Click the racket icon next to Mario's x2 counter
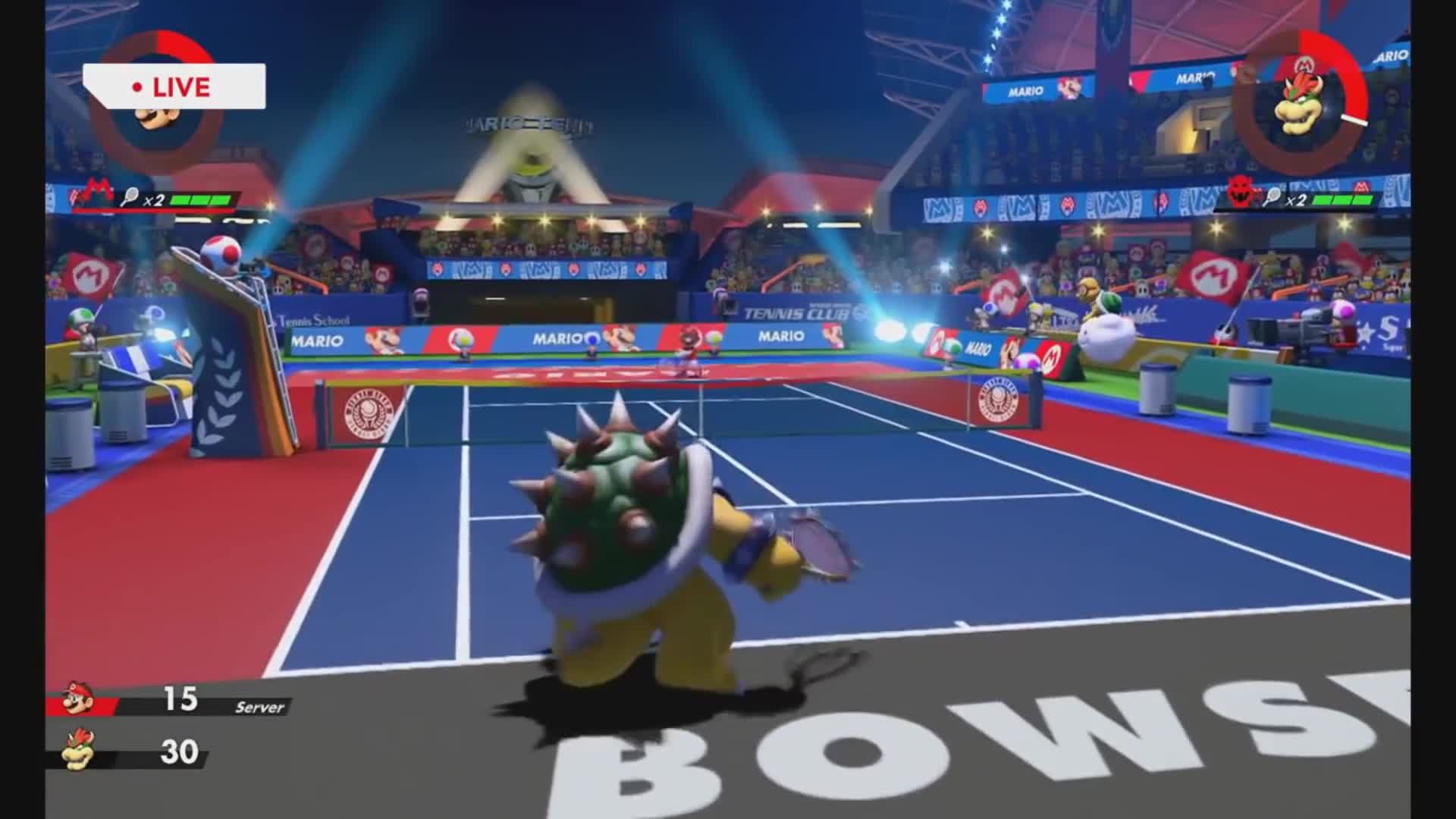This screenshot has height=819, width=1456. [129, 195]
